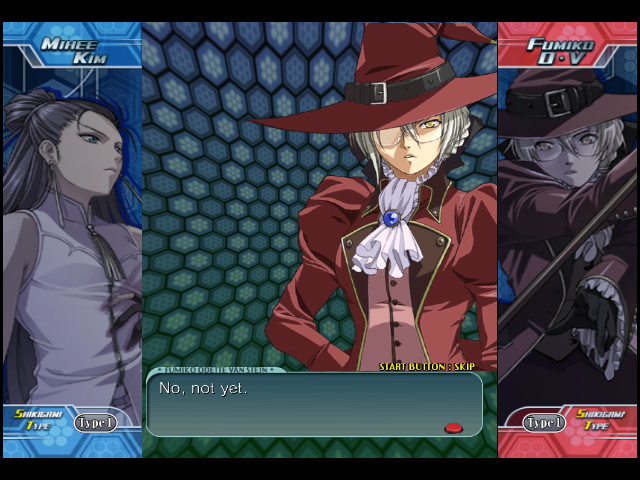Image resolution: width=640 pixels, height=480 pixels.
Task: Select the Type 1 badge on Fumiko's panel
Action: 545,423
